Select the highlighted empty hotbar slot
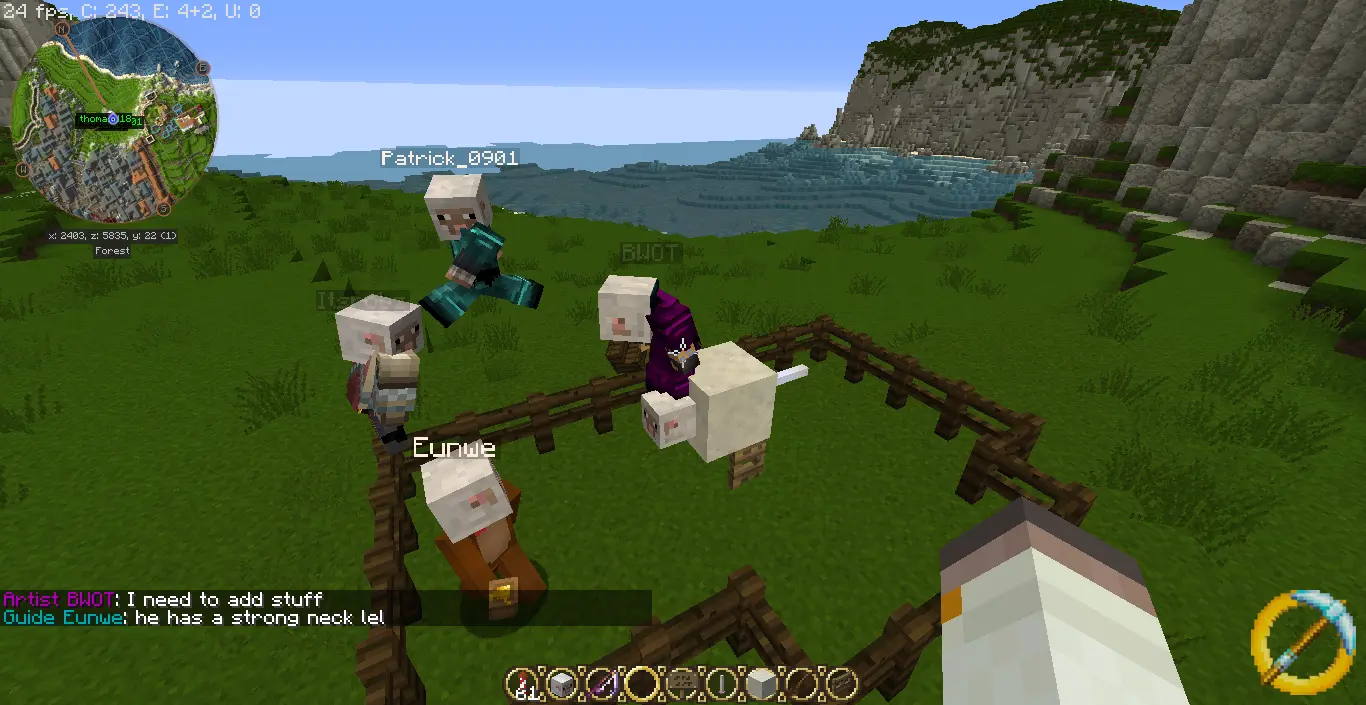Screen dimensions: 1366x705 pyautogui.click(x=642, y=684)
